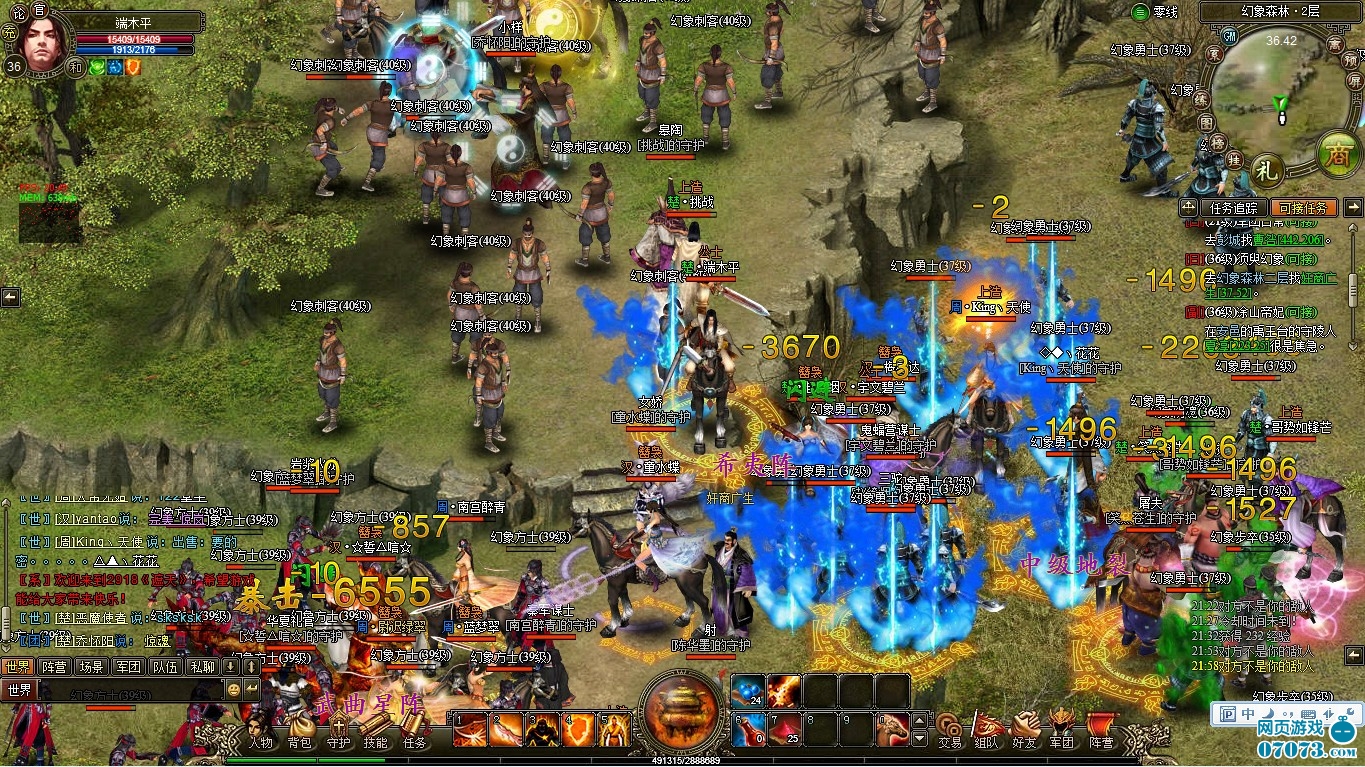Switch to the 任务追踪 tab

pos(1234,208)
